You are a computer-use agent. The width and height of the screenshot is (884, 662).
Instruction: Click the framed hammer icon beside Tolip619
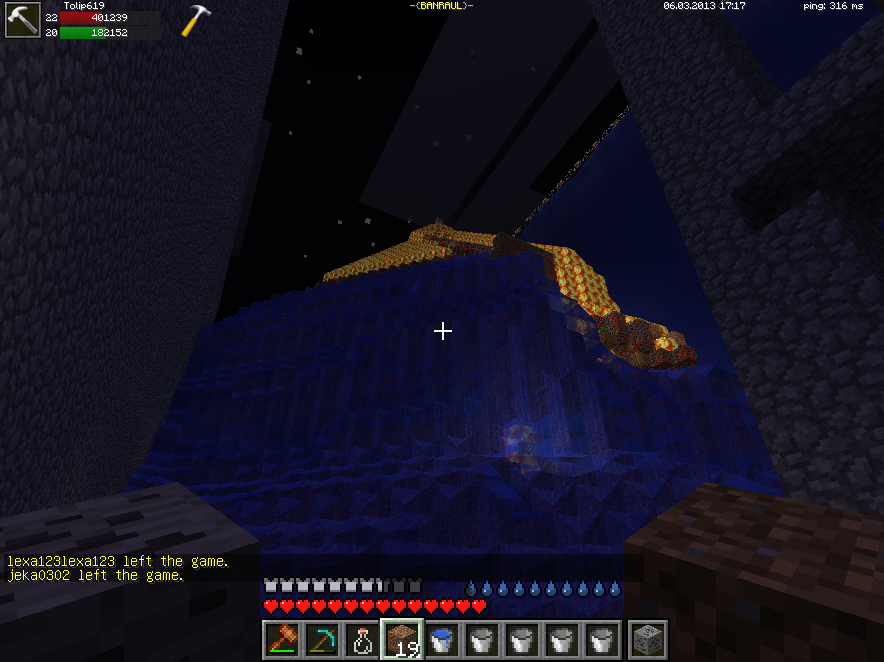coord(21,21)
